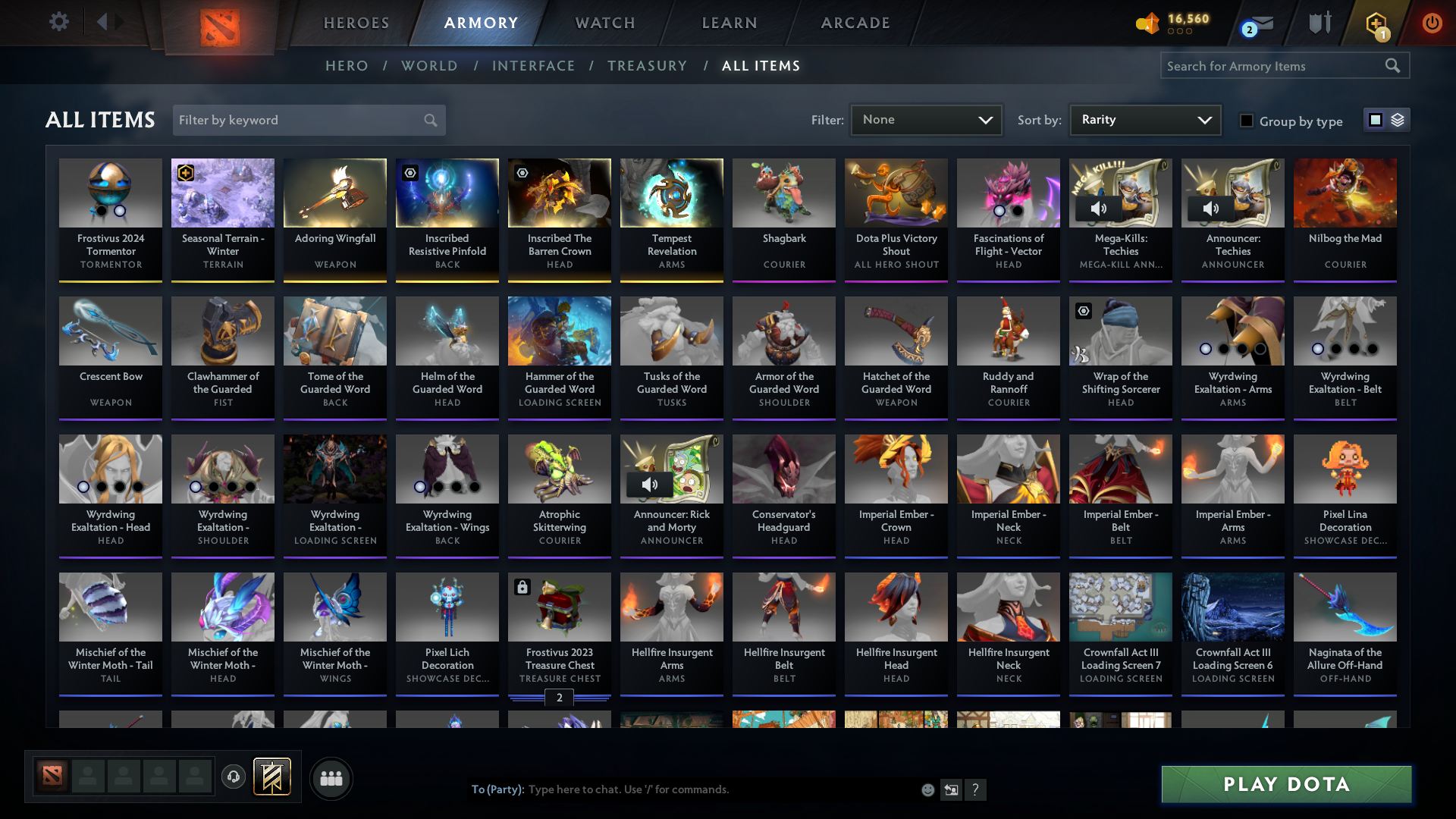Switch to the WATCH tab
This screenshot has height=819, width=1456.
(x=604, y=23)
